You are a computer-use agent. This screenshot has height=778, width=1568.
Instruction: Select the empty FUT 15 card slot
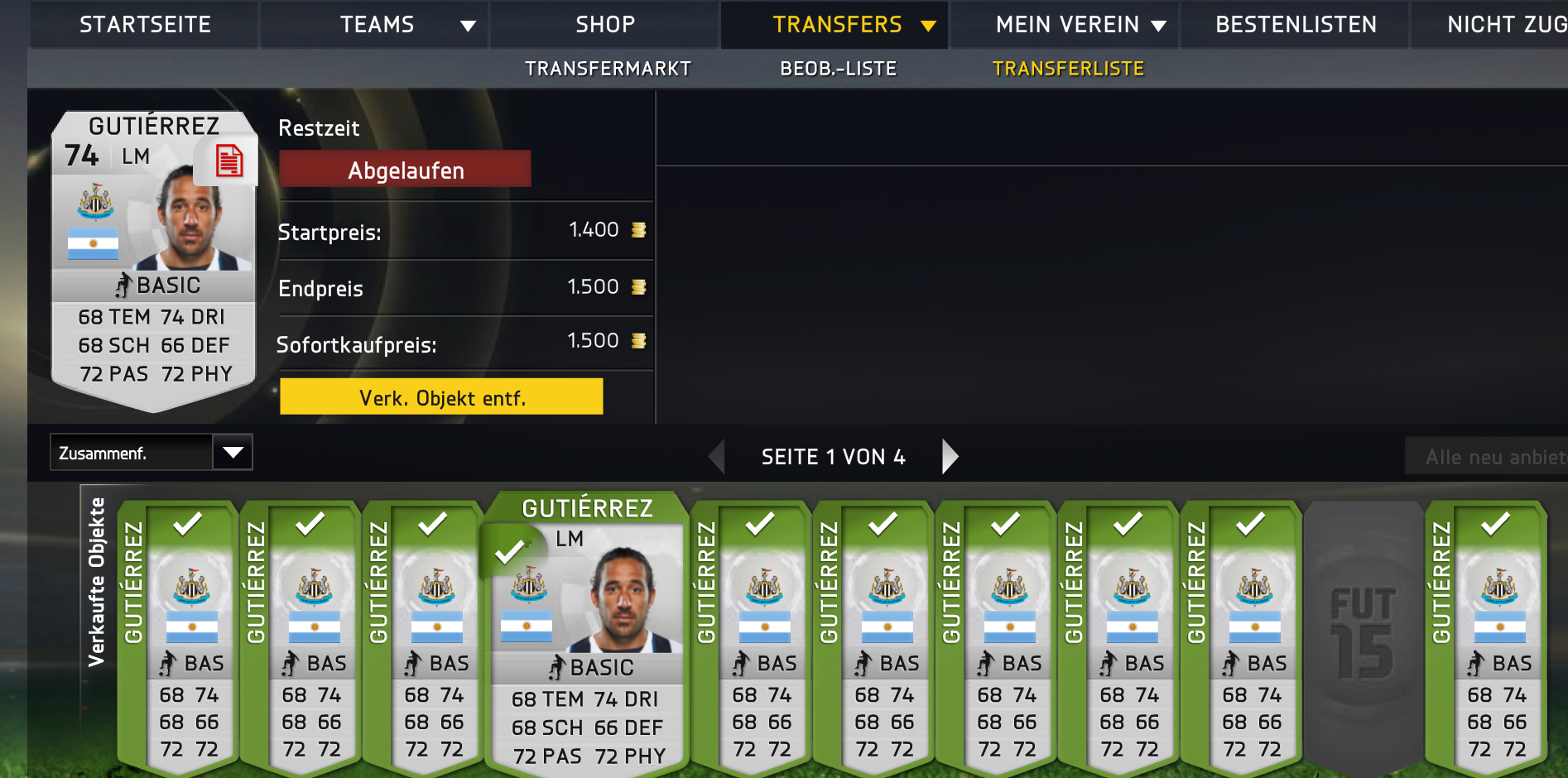(1363, 633)
